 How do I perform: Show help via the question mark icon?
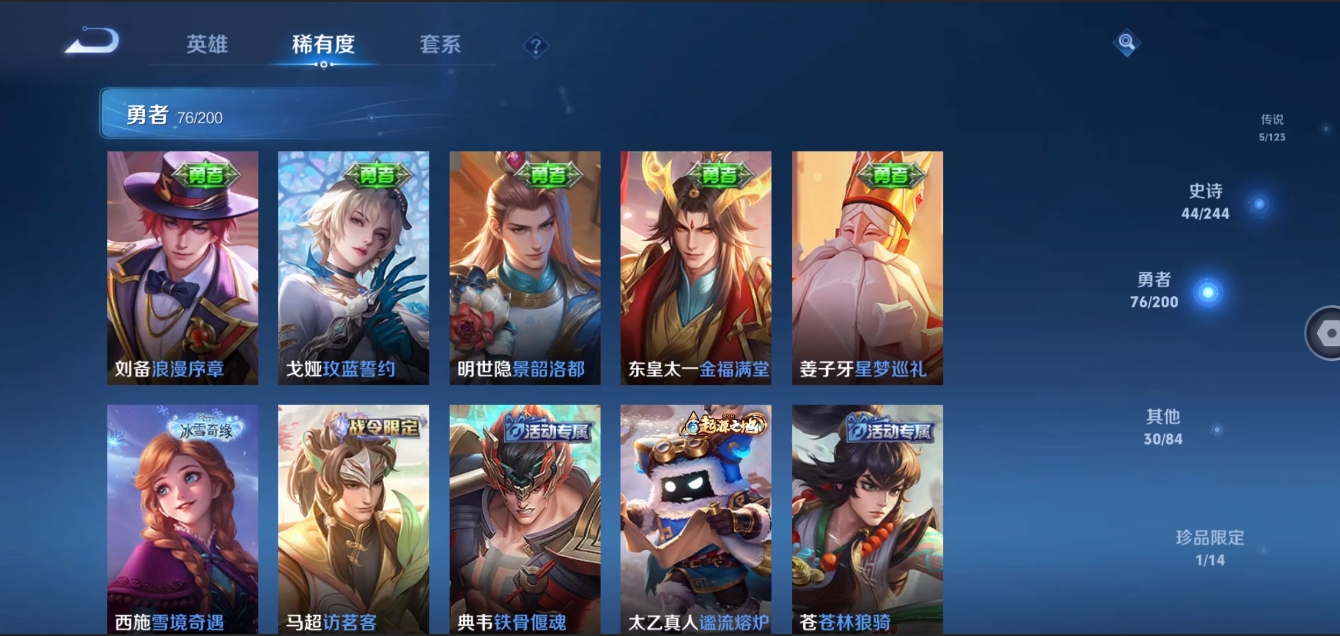[536, 46]
